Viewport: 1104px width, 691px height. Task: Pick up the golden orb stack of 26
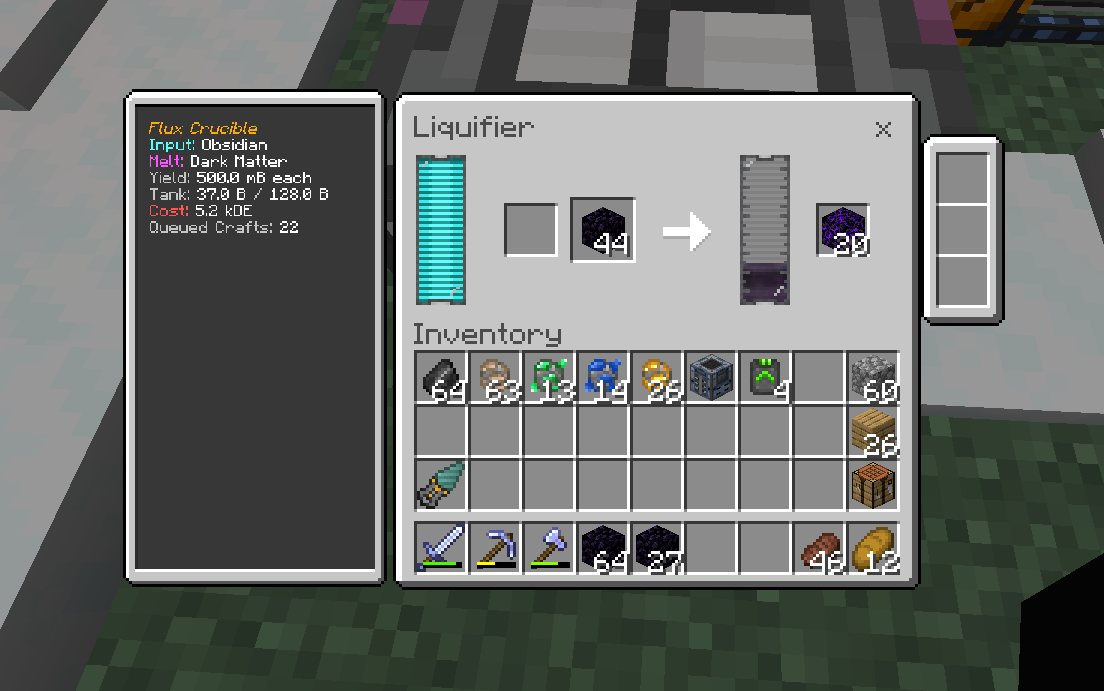tap(657, 378)
